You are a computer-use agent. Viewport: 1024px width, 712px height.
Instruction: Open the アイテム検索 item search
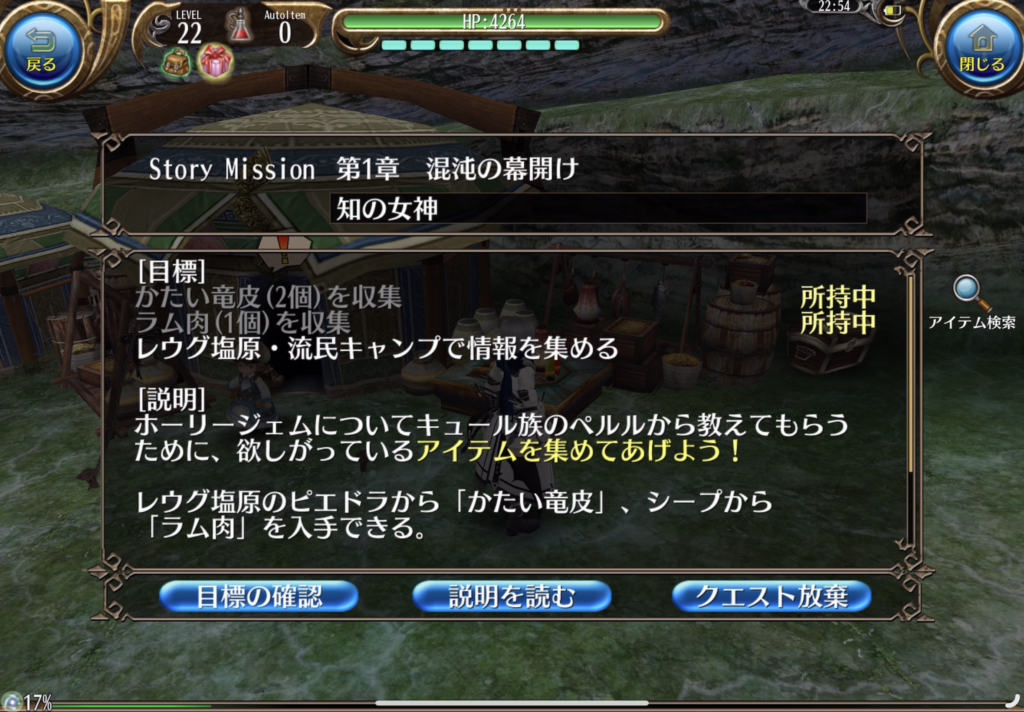(971, 302)
